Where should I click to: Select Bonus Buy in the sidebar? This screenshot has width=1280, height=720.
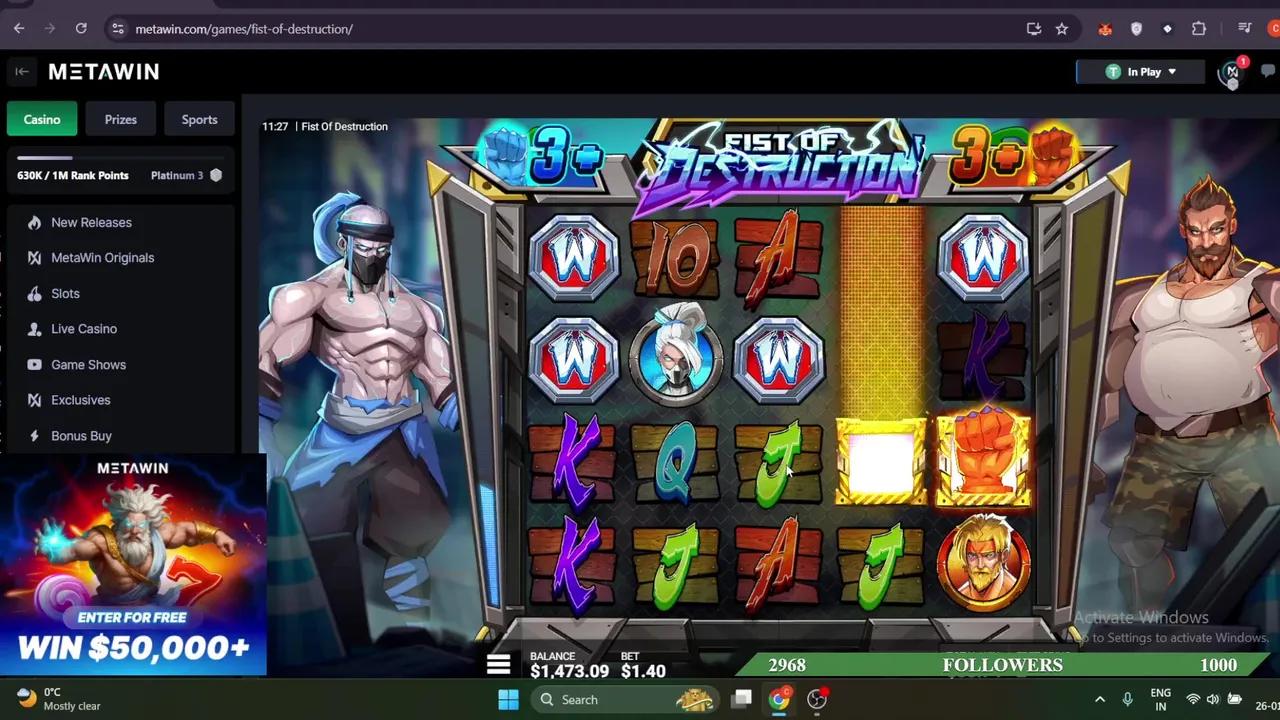tap(81, 436)
